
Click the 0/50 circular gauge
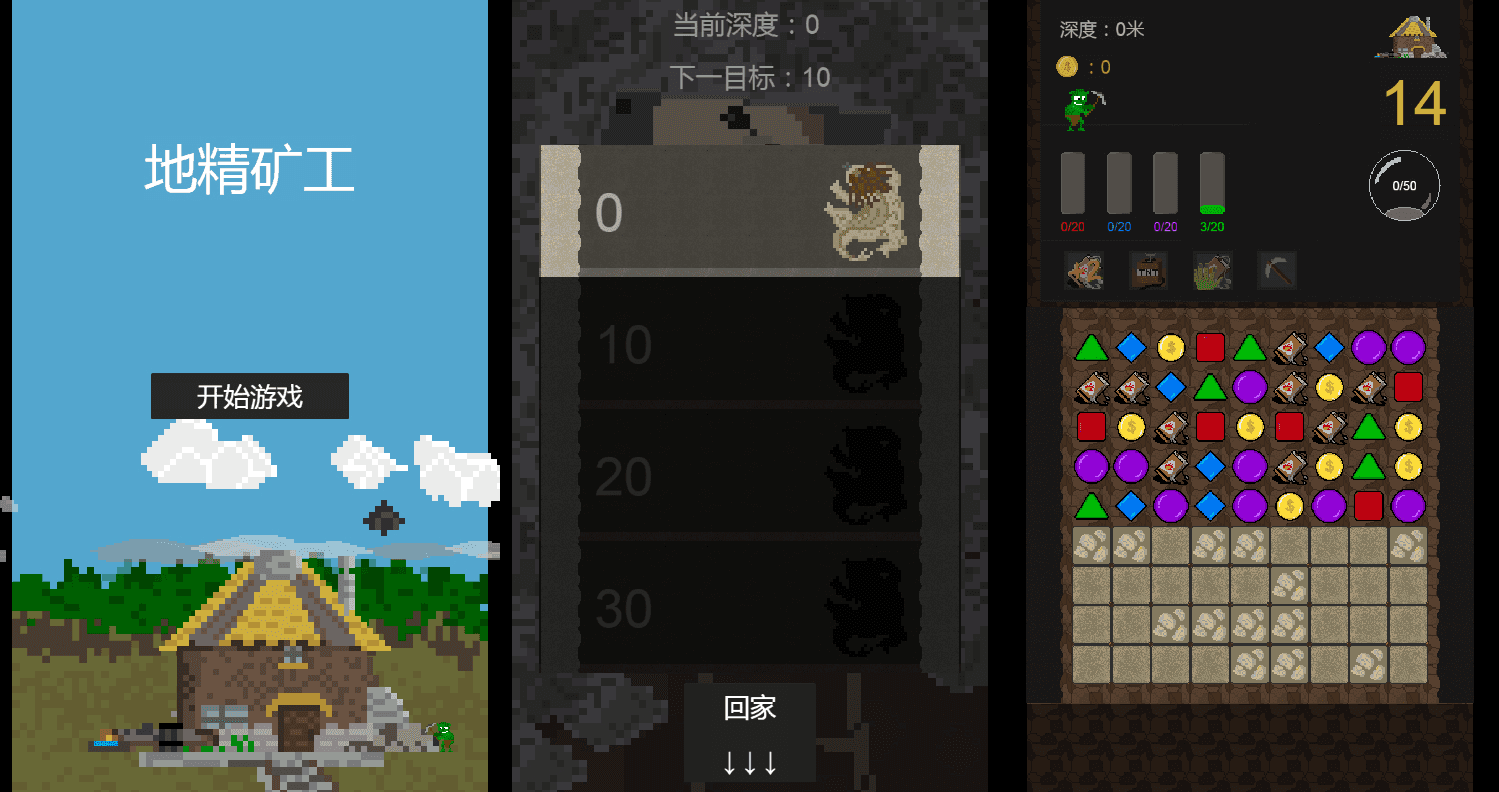pyautogui.click(x=1404, y=184)
